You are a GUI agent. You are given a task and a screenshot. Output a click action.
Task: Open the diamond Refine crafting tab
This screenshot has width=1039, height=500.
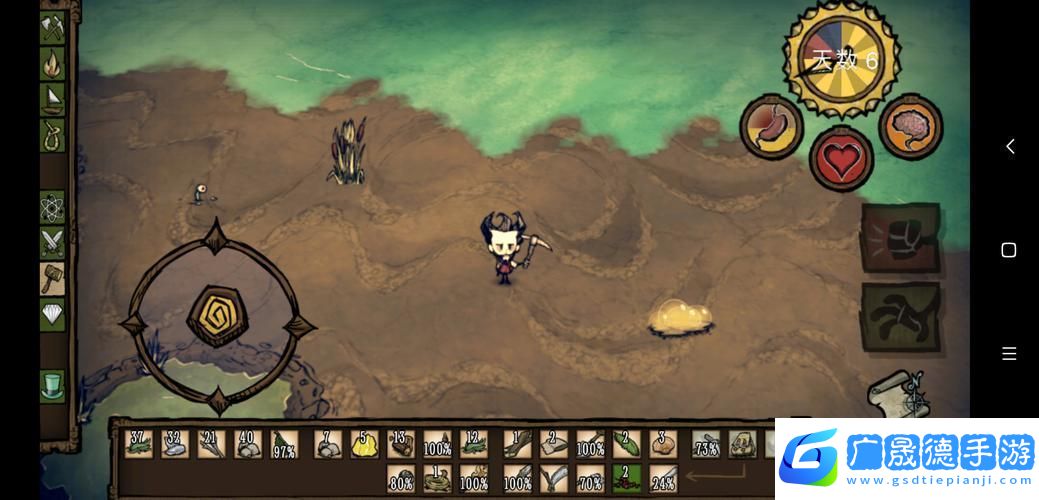[x=52, y=314]
